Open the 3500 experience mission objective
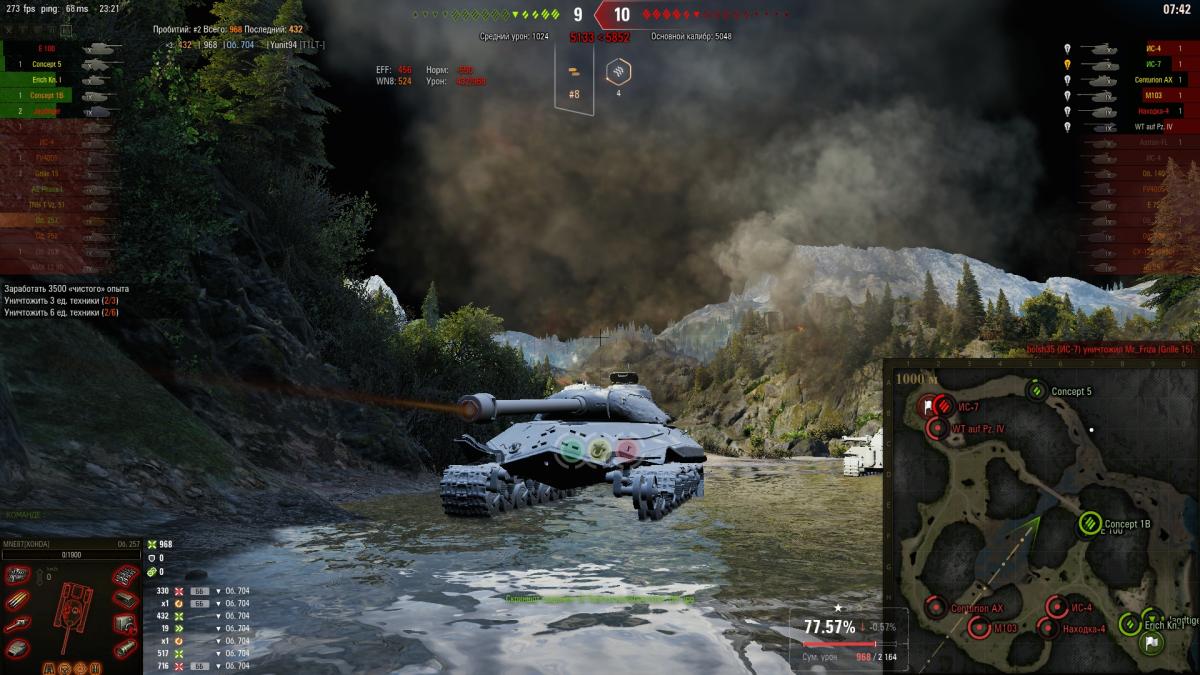Image resolution: width=1200 pixels, height=675 pixels. (66, 289)
